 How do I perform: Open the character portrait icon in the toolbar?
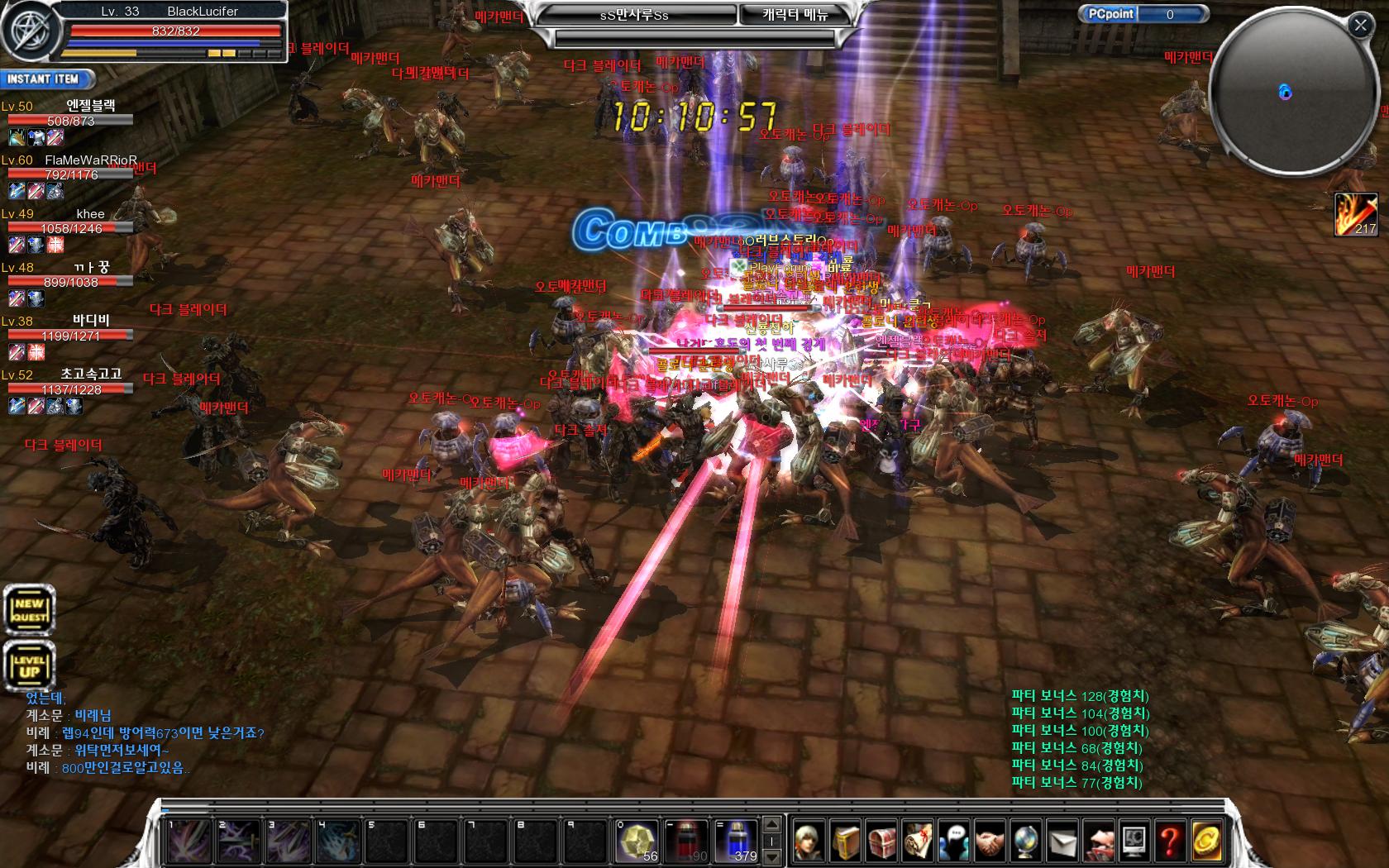click(809, 842)
